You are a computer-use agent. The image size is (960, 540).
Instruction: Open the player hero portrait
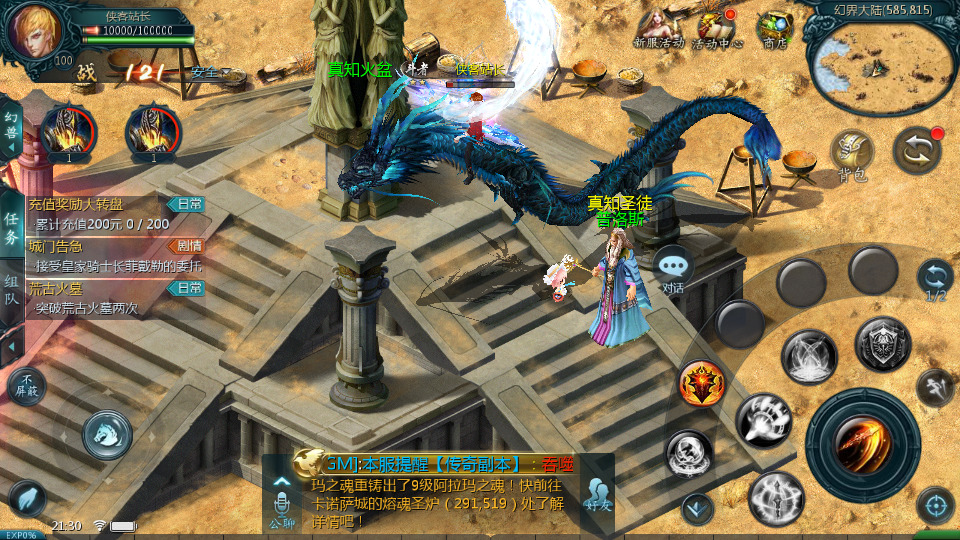35,33
